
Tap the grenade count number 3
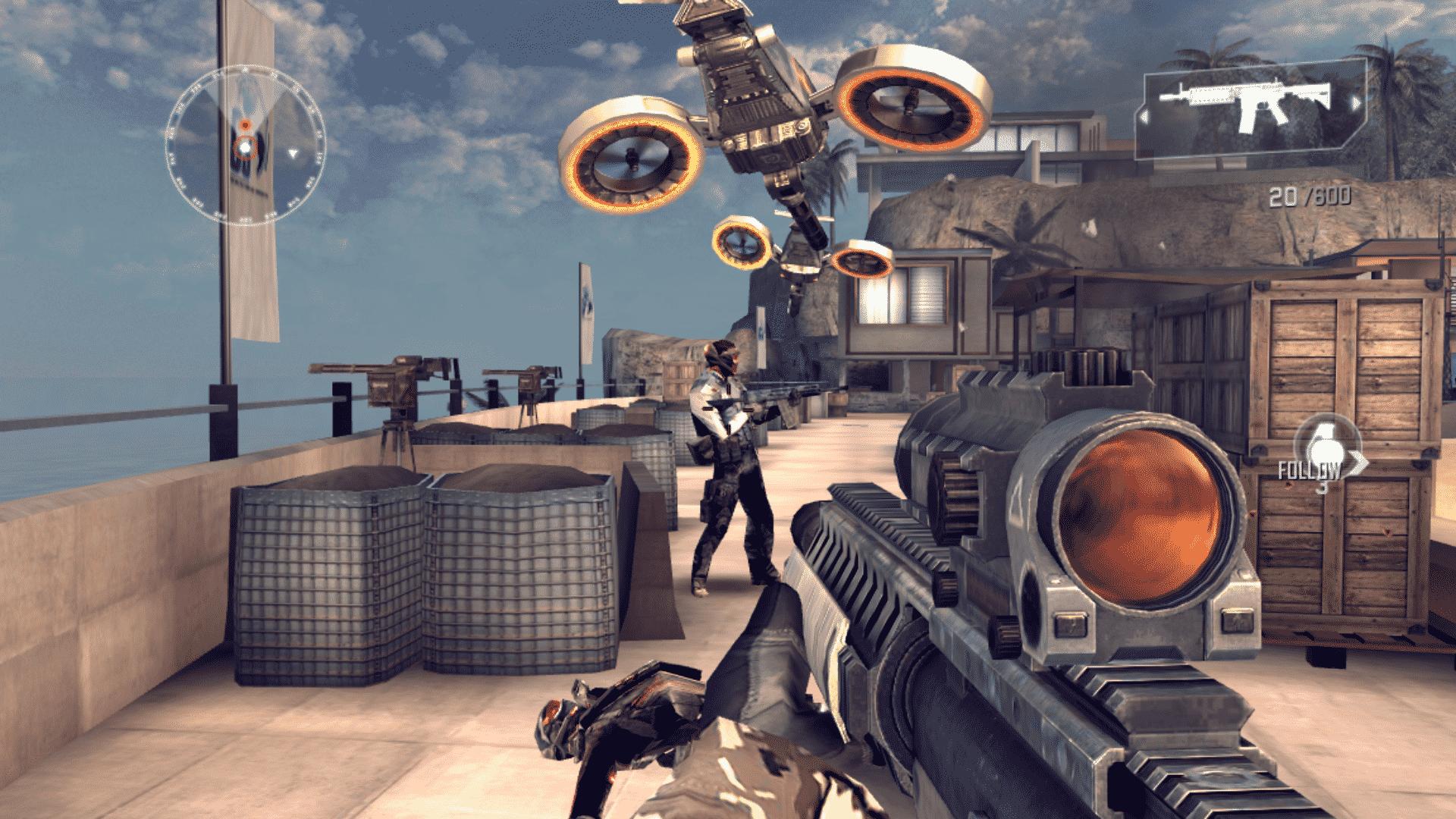click(1321, 489)
